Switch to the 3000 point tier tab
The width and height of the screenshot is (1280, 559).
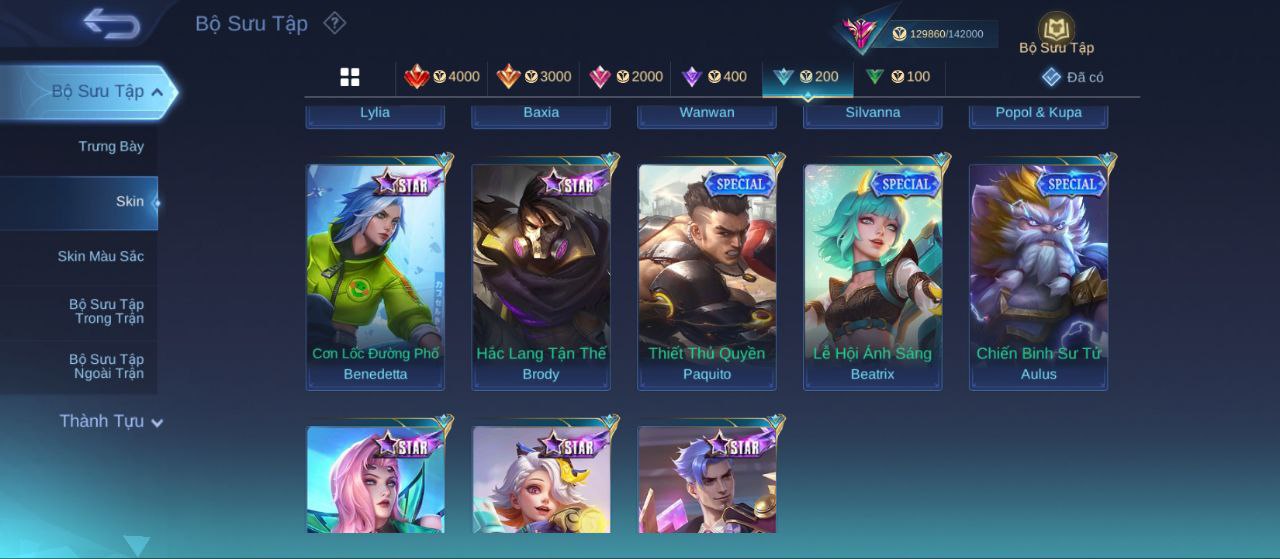click(x=534, y=77)
